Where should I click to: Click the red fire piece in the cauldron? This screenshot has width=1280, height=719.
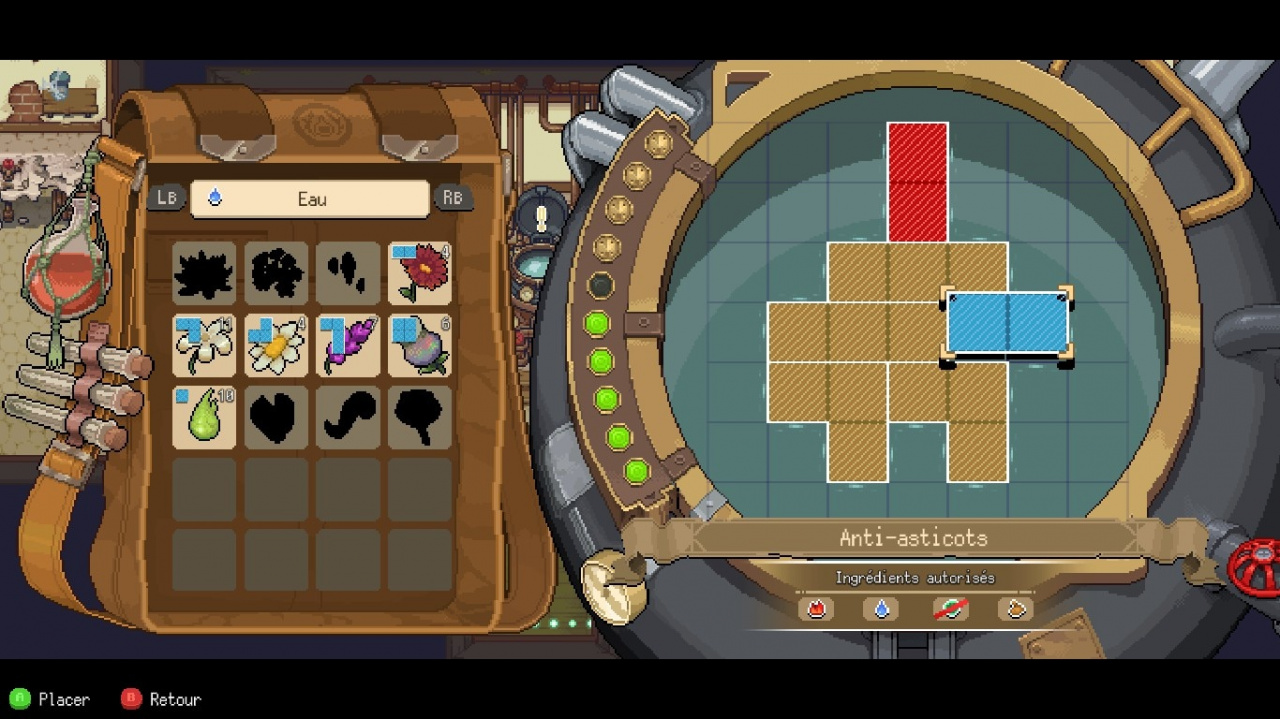pos(917,182)
